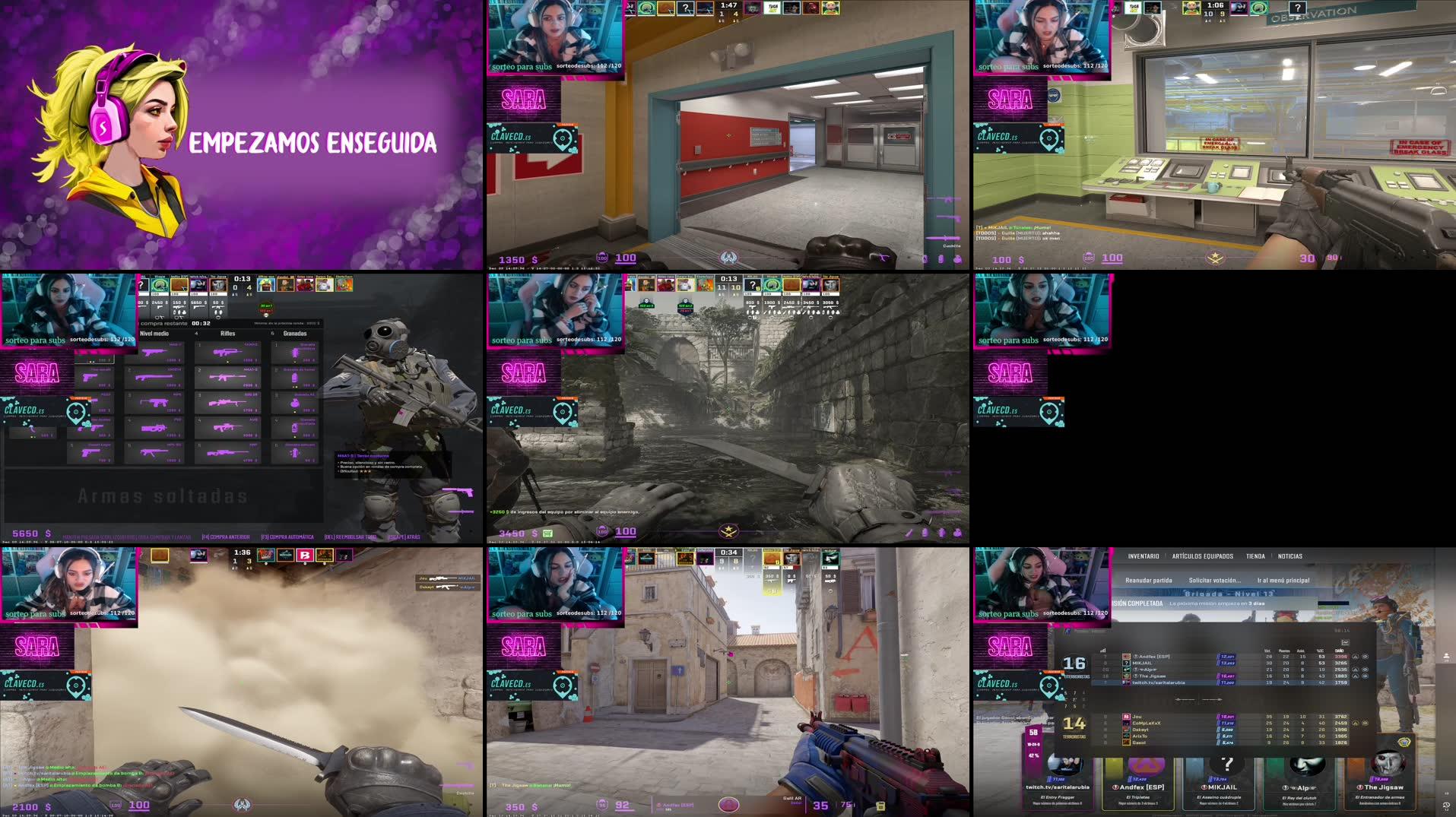Toggle the commend icon on CoMpLeXxX's row
Screen dimensions: 1456x817
(1356, 723)
